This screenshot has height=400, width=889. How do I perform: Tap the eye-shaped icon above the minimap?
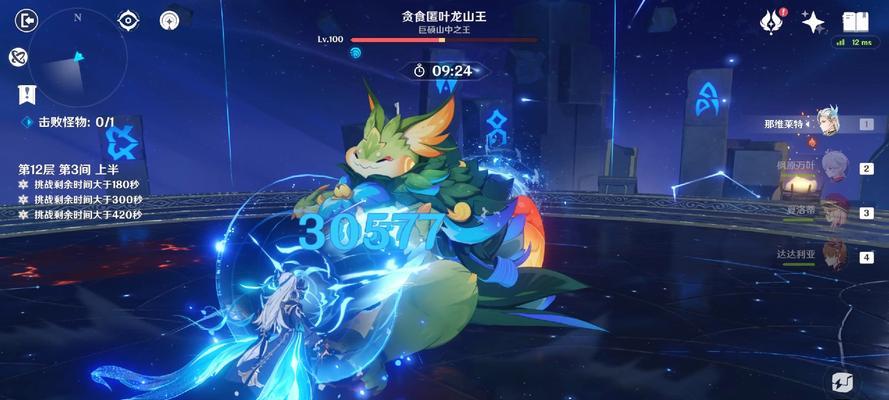(129, 20)
